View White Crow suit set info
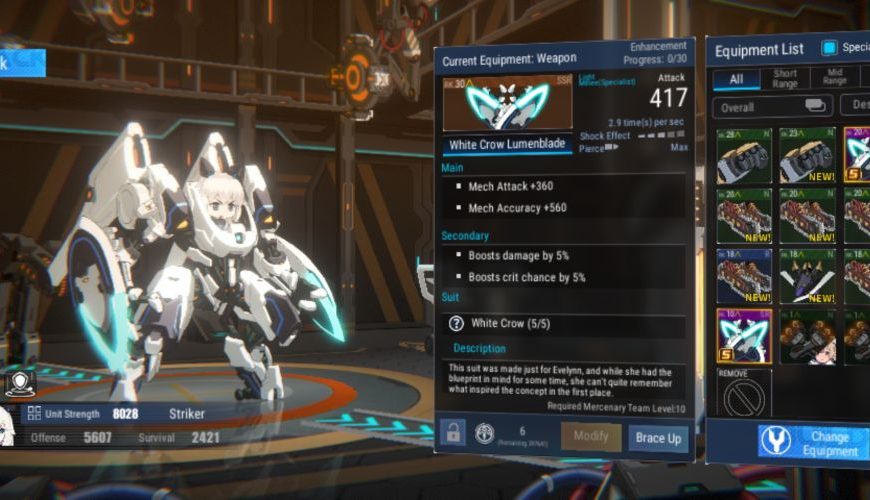The height and width of the screenshot is (500, 870). [456, 324]
